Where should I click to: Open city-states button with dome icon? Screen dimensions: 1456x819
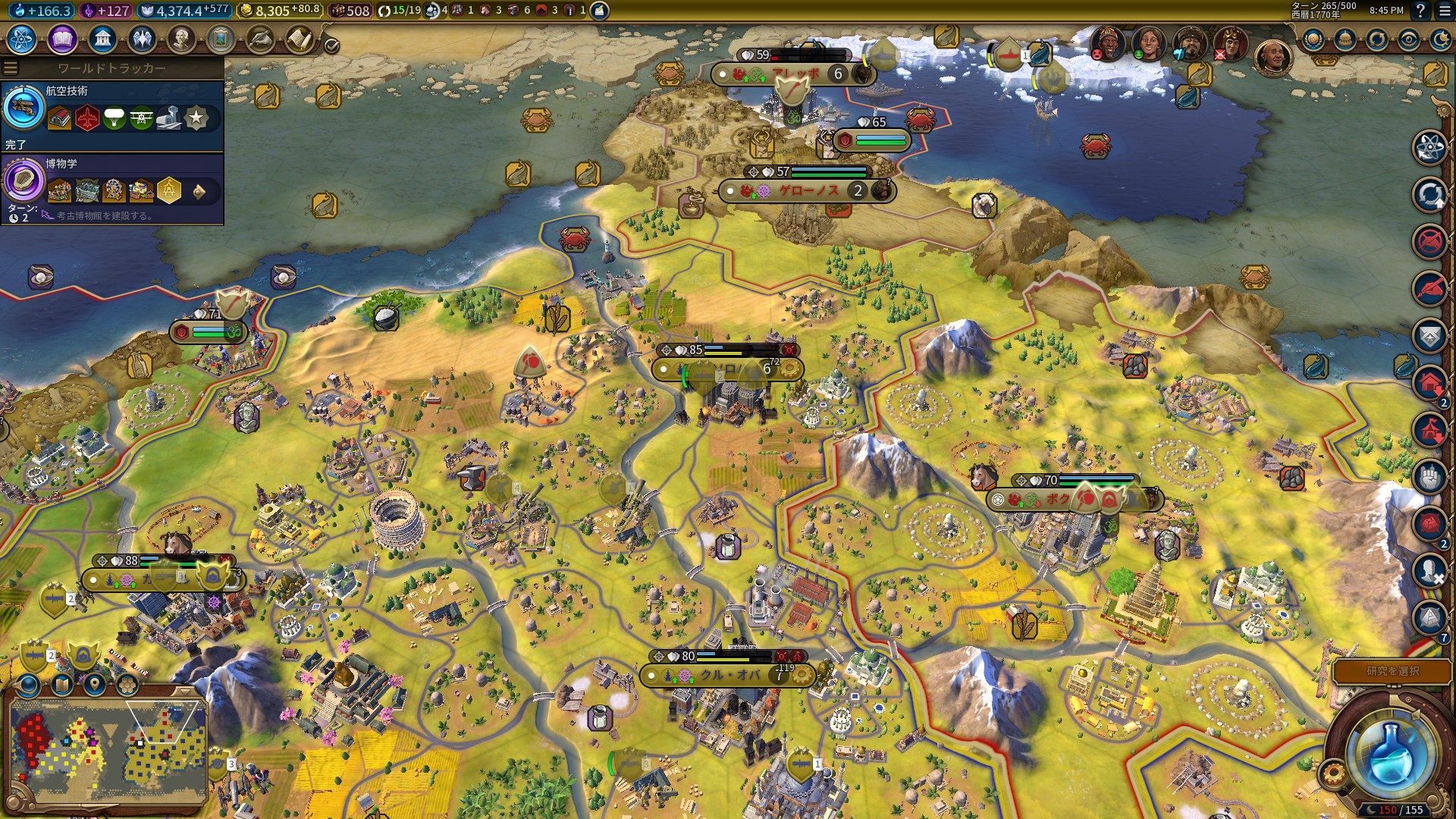click(x=1345, y=40)
